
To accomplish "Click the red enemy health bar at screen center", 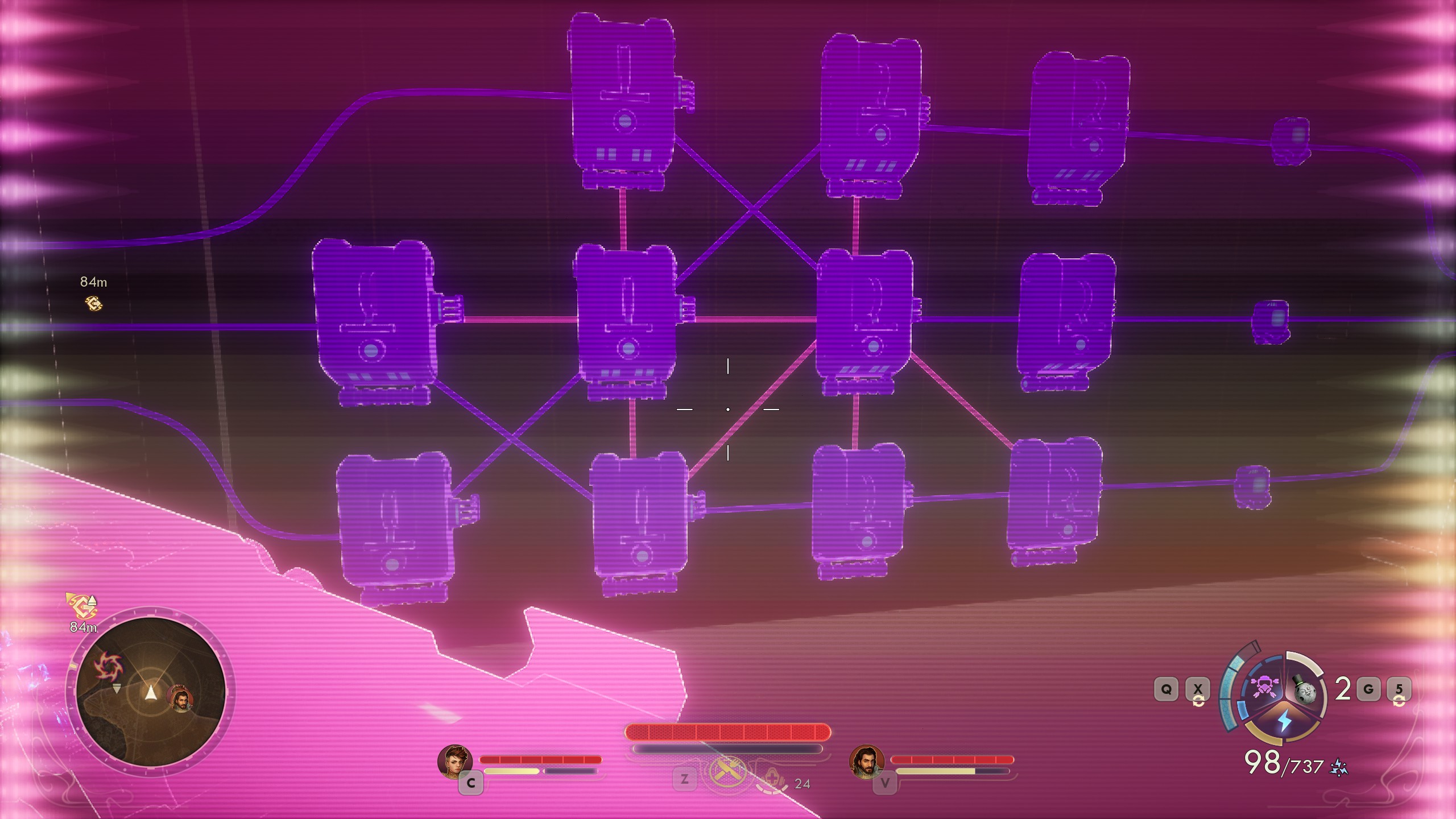I will 728,732.
